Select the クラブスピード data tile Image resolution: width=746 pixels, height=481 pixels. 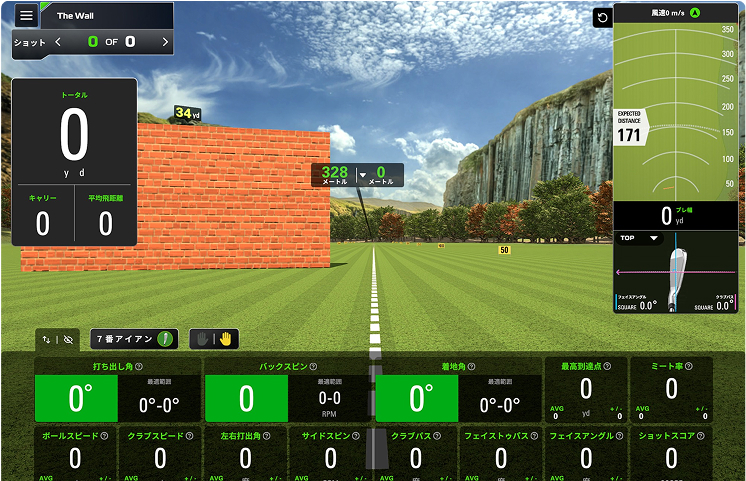pos(160,454)
